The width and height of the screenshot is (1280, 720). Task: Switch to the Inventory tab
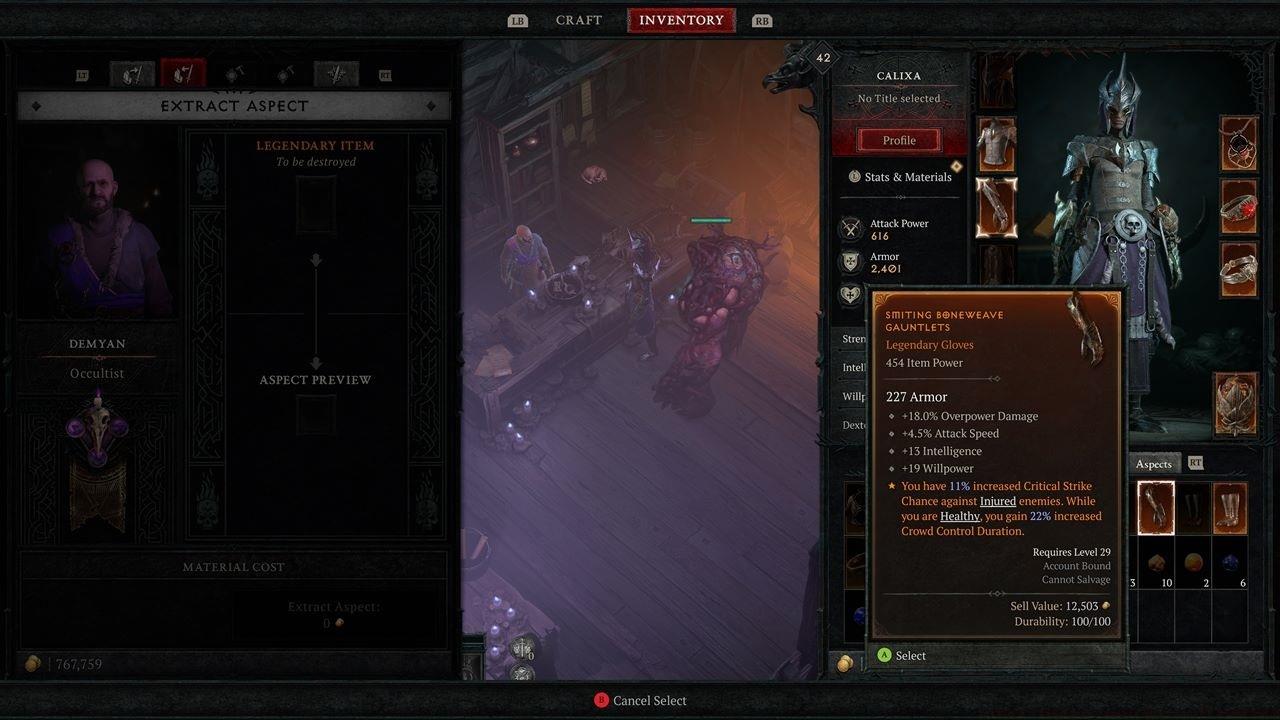coord(681,19)
